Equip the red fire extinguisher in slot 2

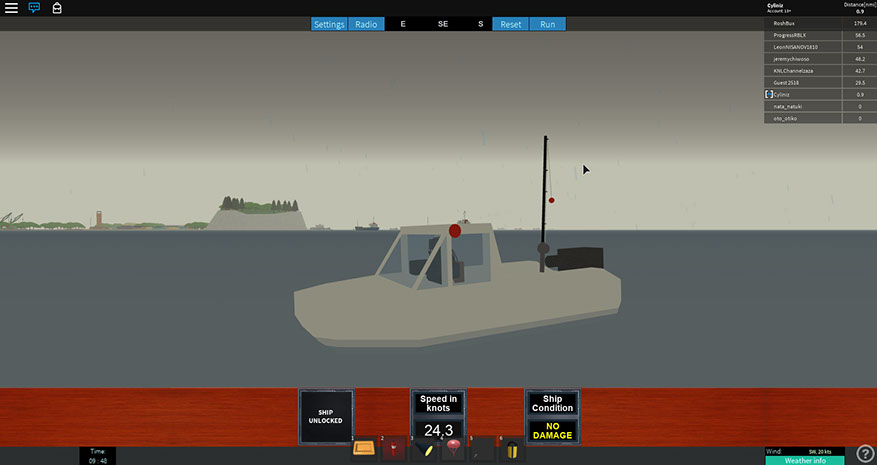(x=394, y=448)
